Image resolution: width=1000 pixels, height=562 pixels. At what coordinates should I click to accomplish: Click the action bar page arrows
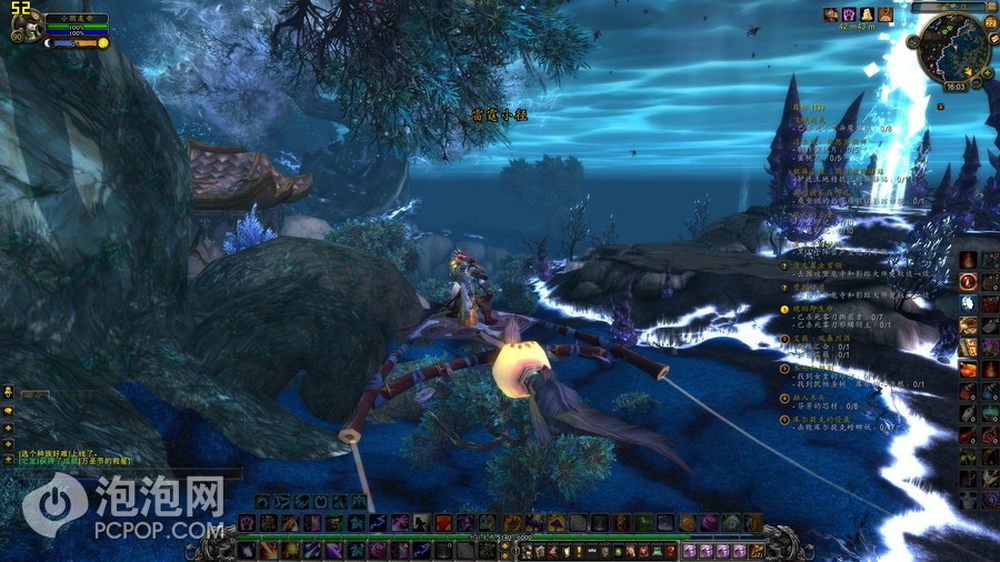pyautogui.click(x=505, y=549)
